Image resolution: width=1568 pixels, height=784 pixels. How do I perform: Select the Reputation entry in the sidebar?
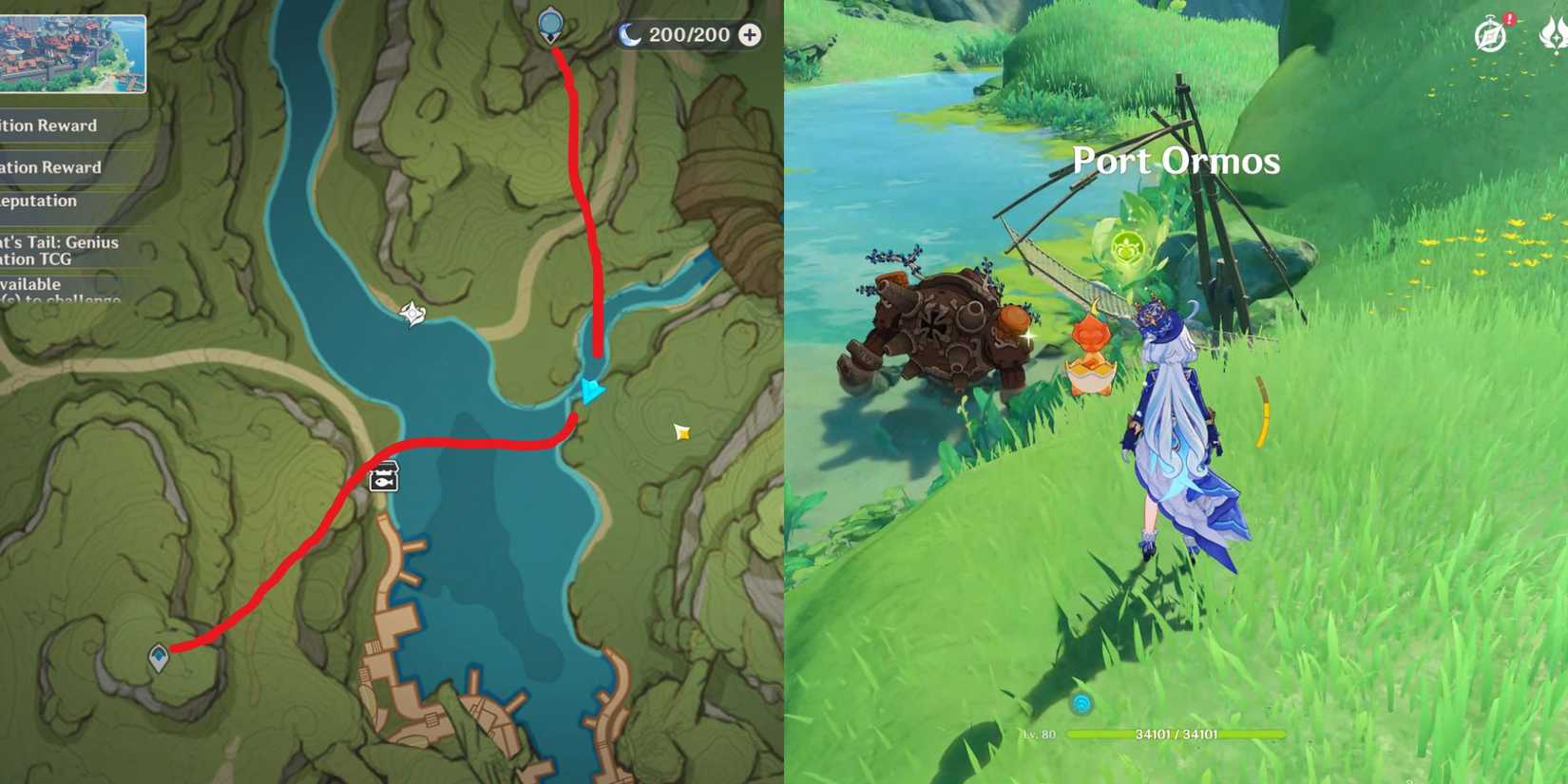(39, 201)
